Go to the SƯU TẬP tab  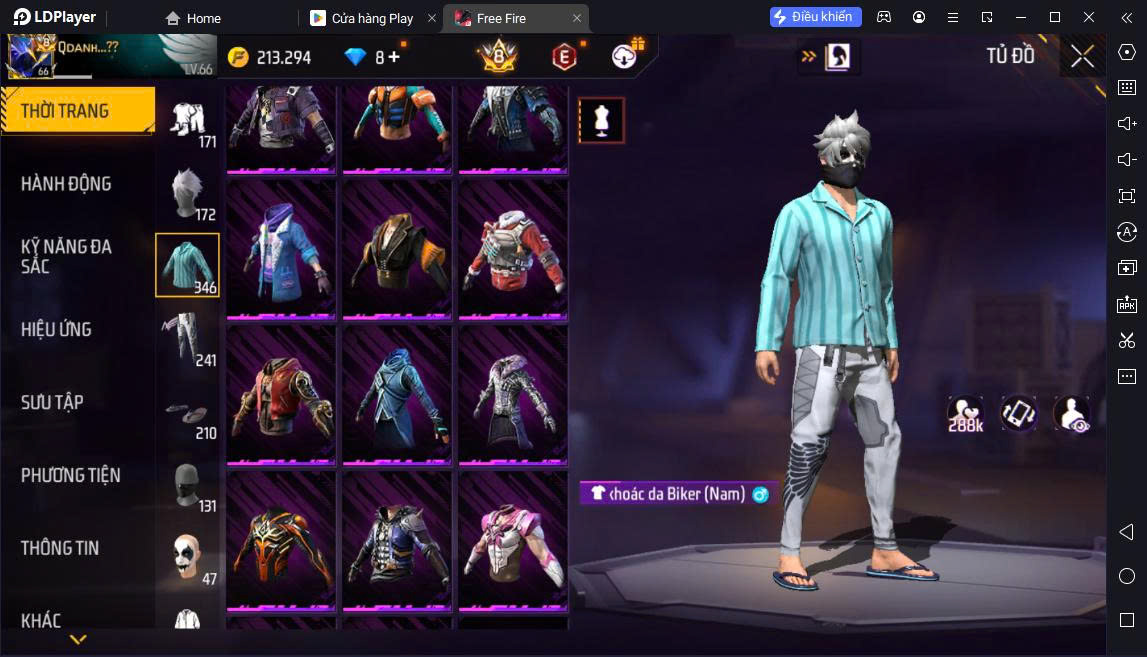coord(52,402)
